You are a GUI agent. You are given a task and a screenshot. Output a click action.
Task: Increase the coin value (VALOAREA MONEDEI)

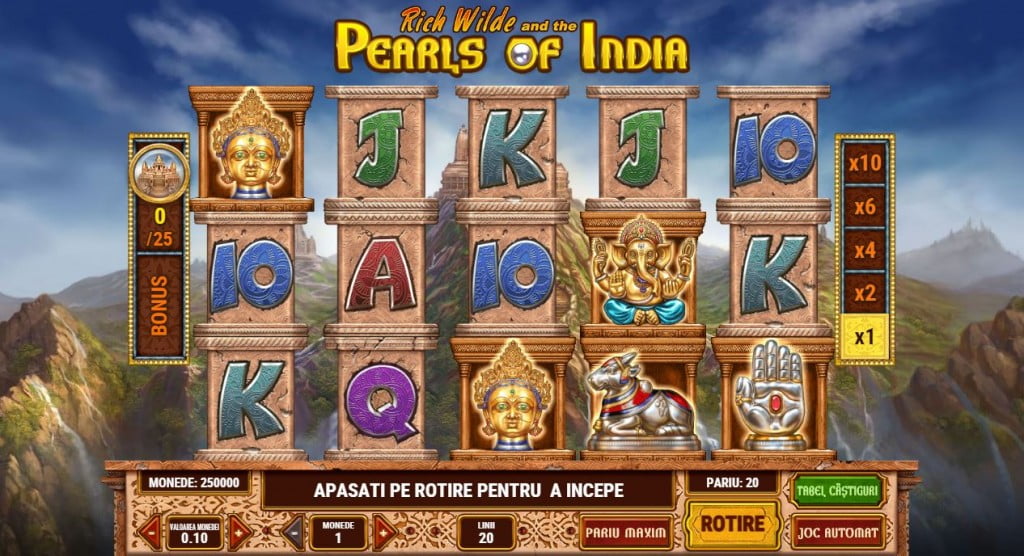pos(239,531)
